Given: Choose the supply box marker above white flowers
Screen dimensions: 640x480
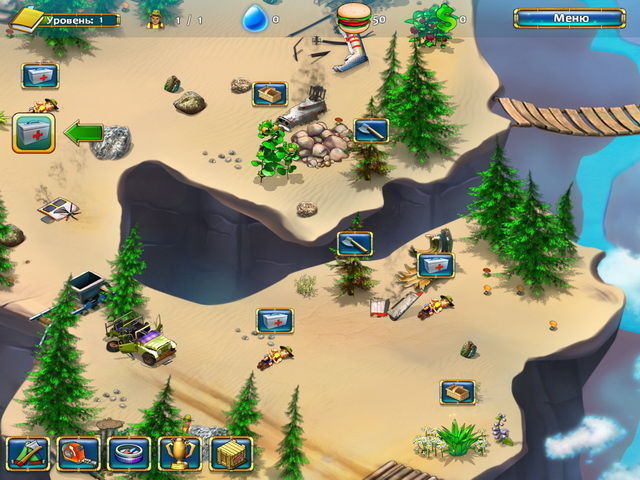Looking at the screenshot, I should pyautogui.click(x=458, y=392).
